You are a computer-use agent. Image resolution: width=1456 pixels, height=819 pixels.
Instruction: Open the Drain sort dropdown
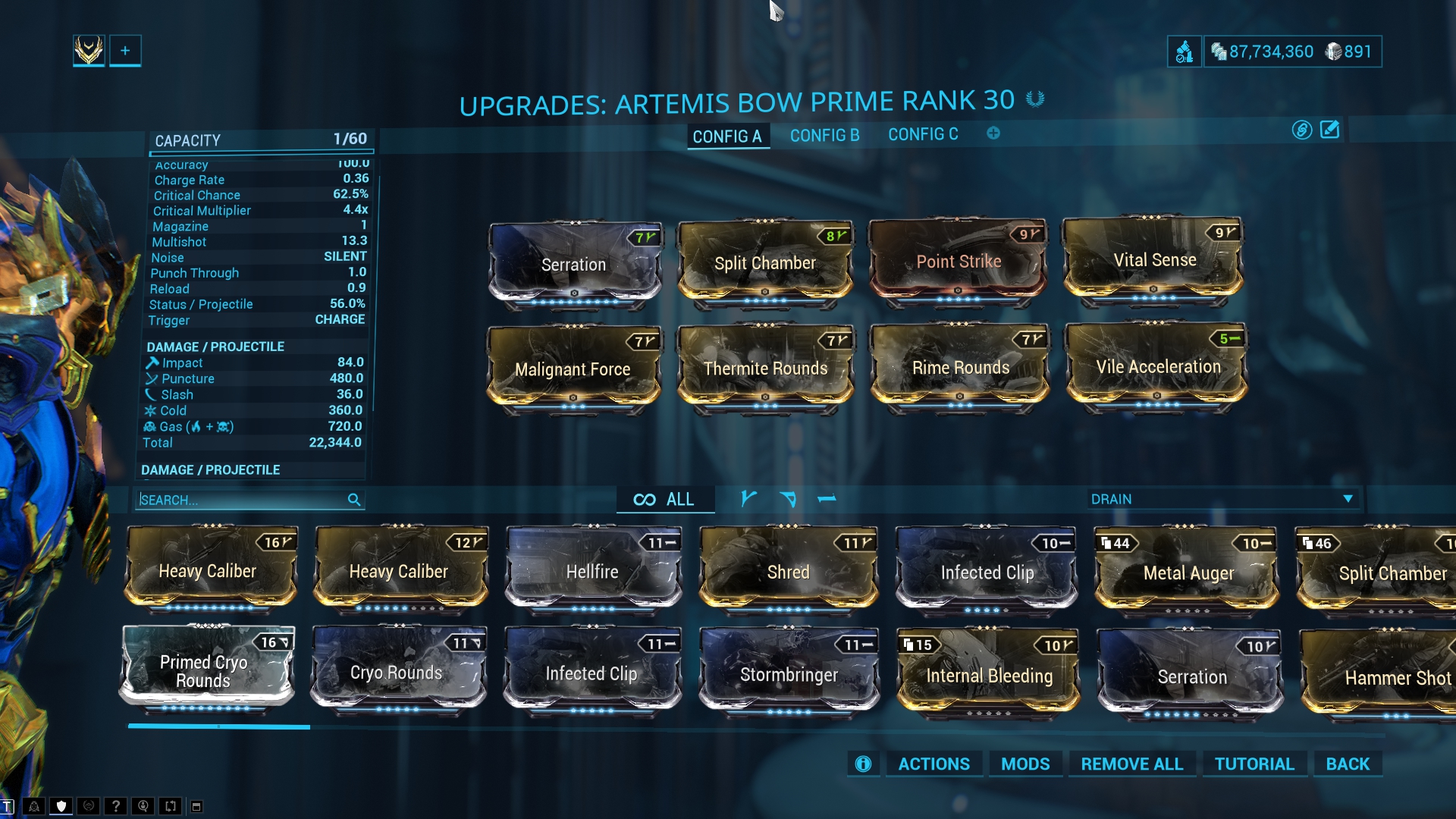[1221, 499]
